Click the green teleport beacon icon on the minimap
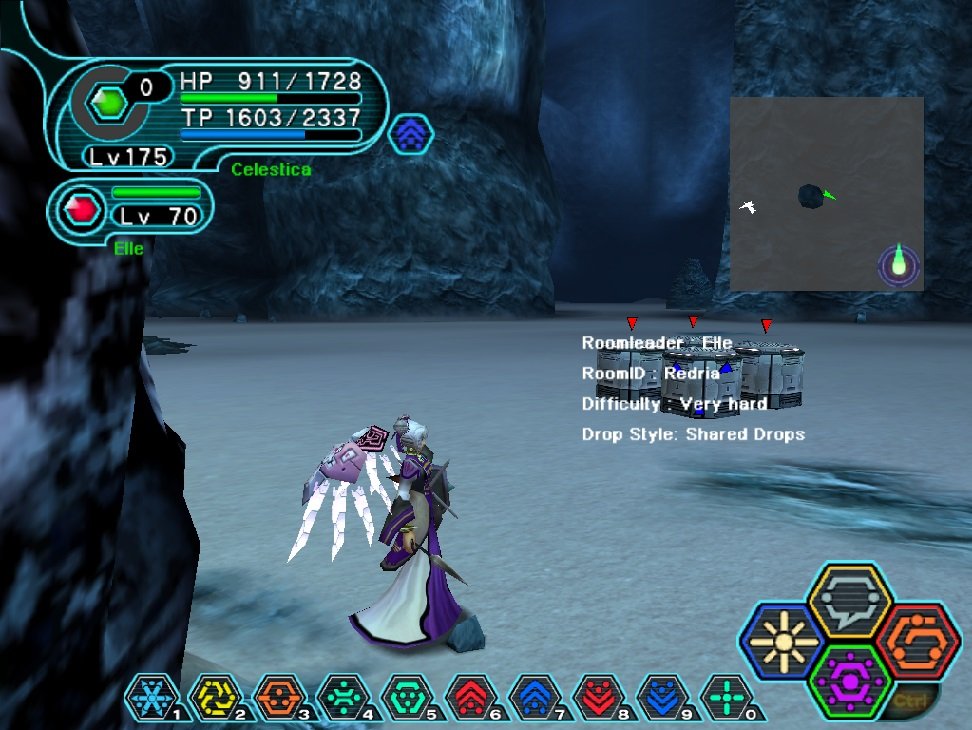Image resolution: width=972 pixels, height=730 pixels. click(x=898, y=263)
